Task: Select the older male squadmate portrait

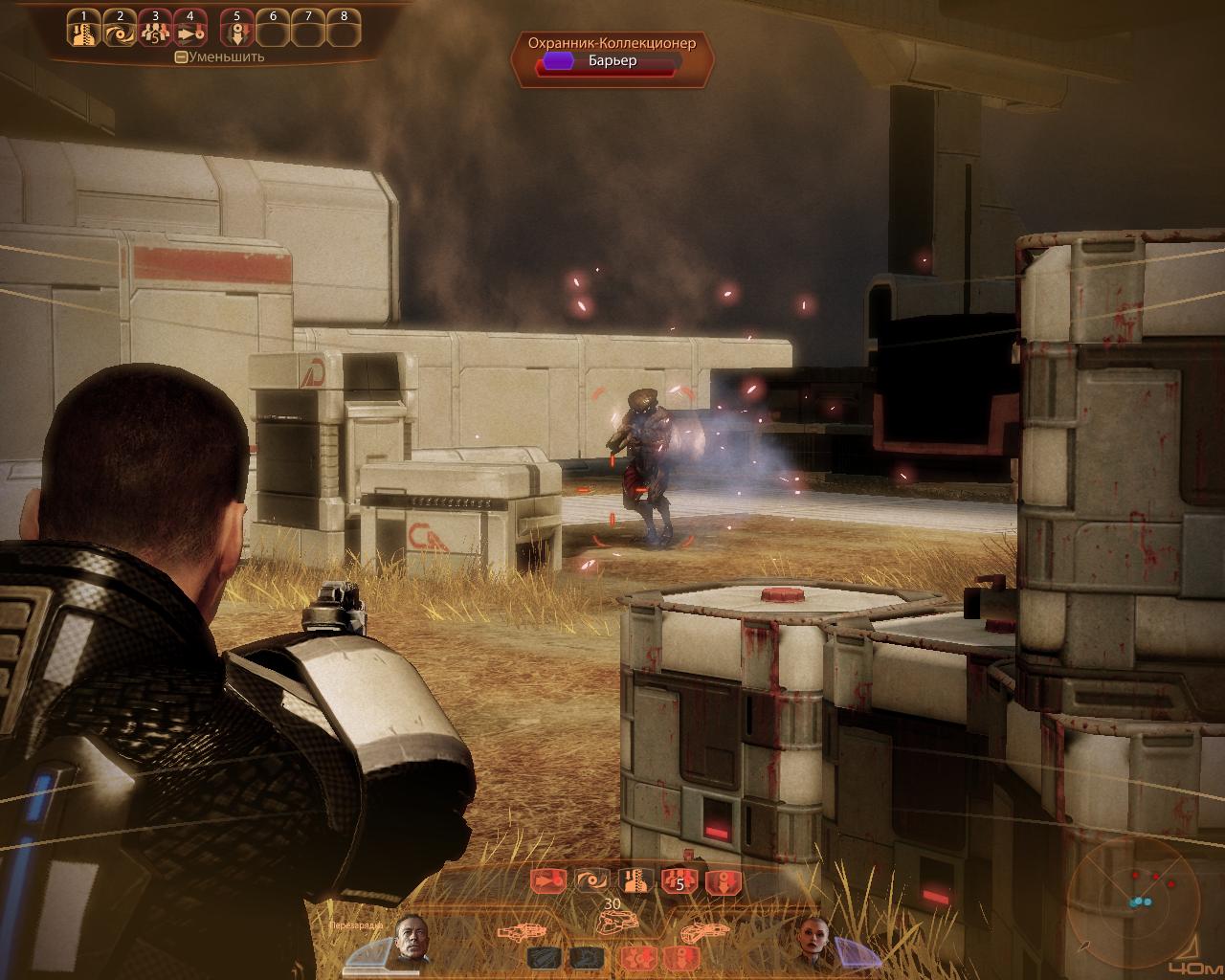Action: pos(409,941)
